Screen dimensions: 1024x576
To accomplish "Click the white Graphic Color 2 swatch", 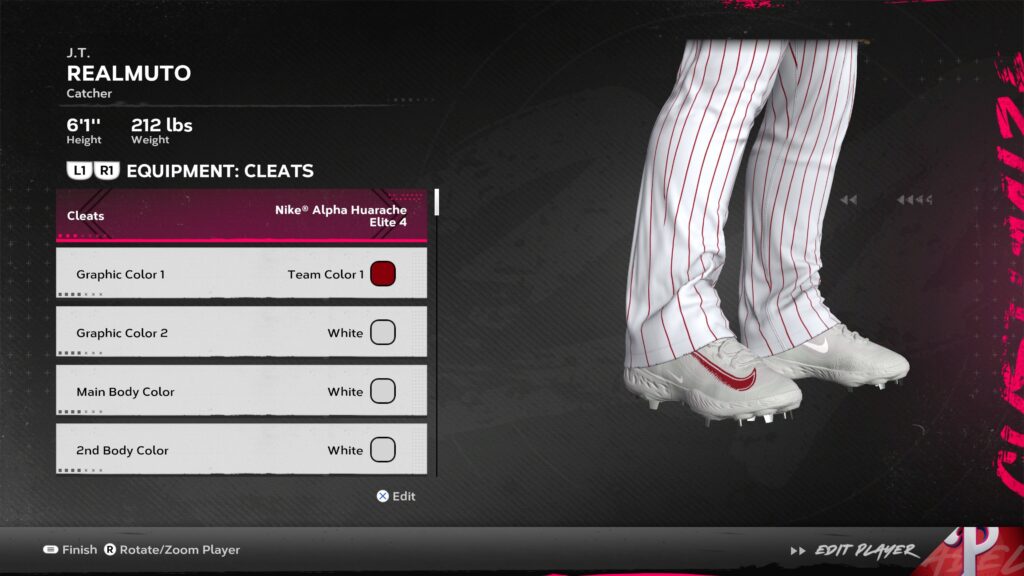I will click(x=383, y=333).
